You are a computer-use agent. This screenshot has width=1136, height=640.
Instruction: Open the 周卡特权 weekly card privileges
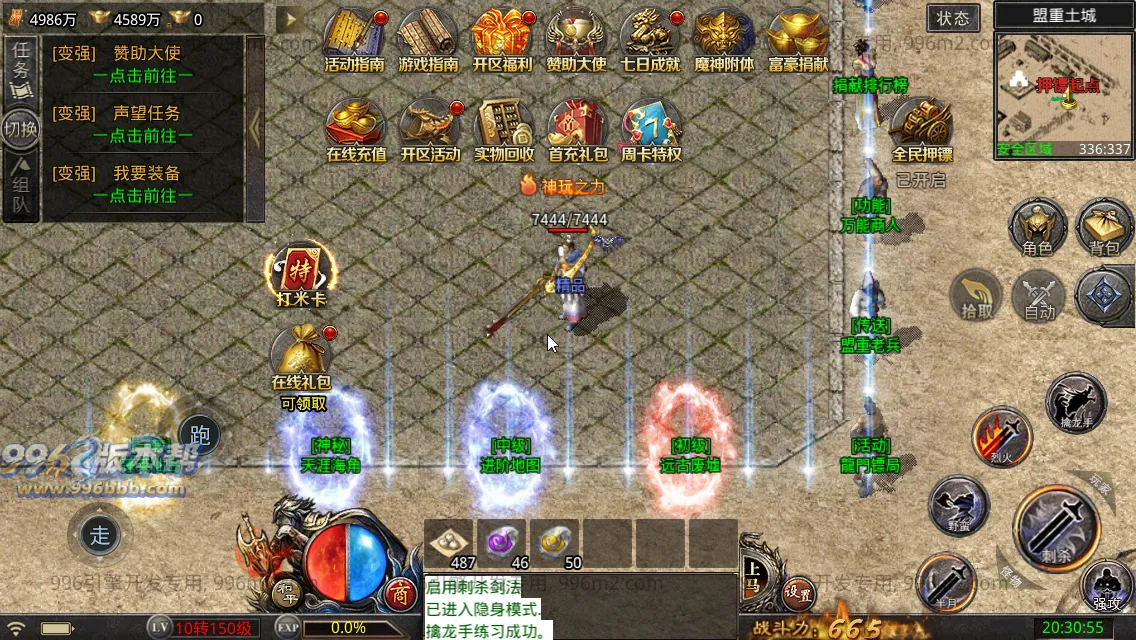point(650,128)
